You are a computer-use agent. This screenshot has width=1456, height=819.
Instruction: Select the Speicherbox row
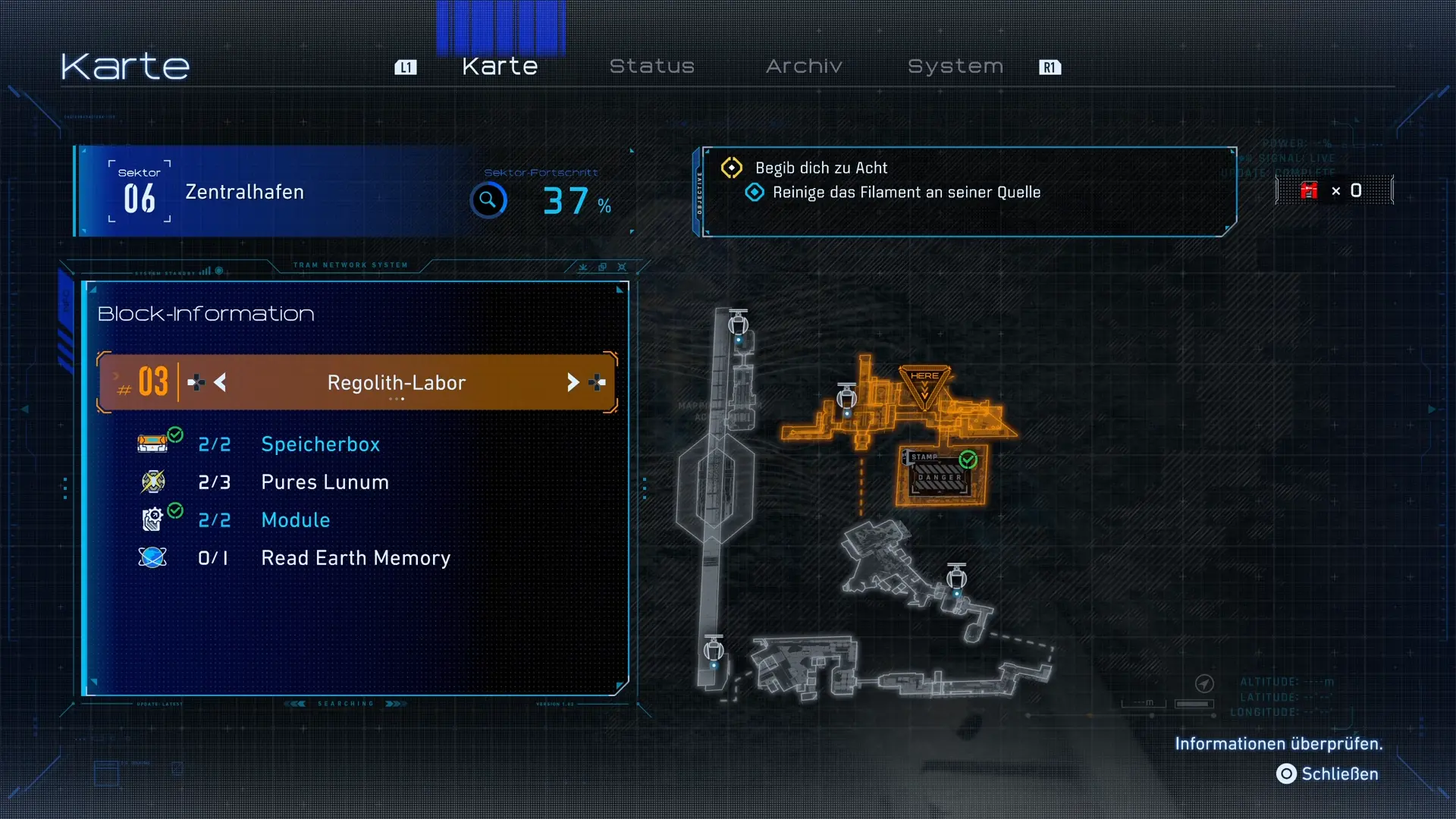[x=320, y=444]
